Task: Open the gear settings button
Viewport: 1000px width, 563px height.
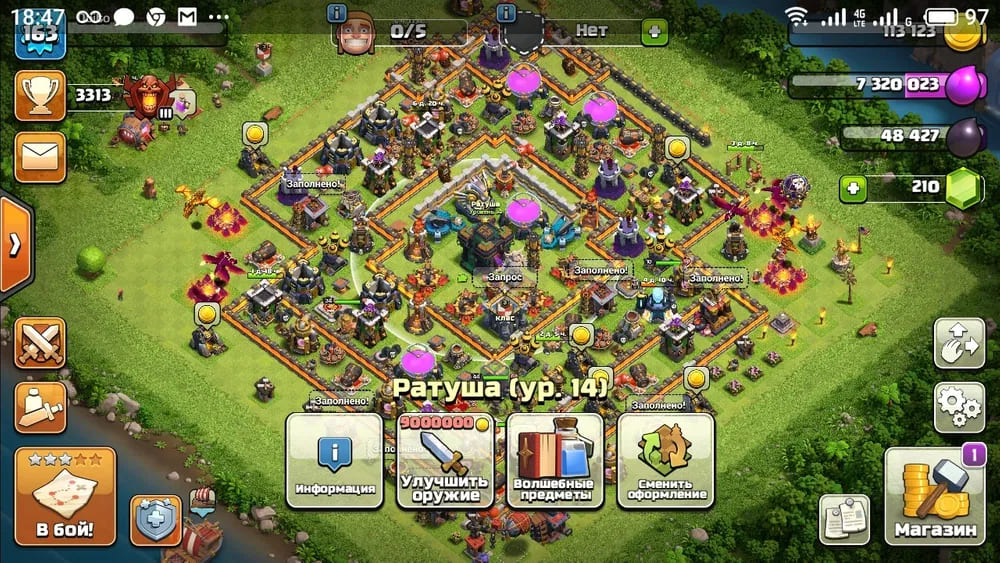Action: [959, 405]
